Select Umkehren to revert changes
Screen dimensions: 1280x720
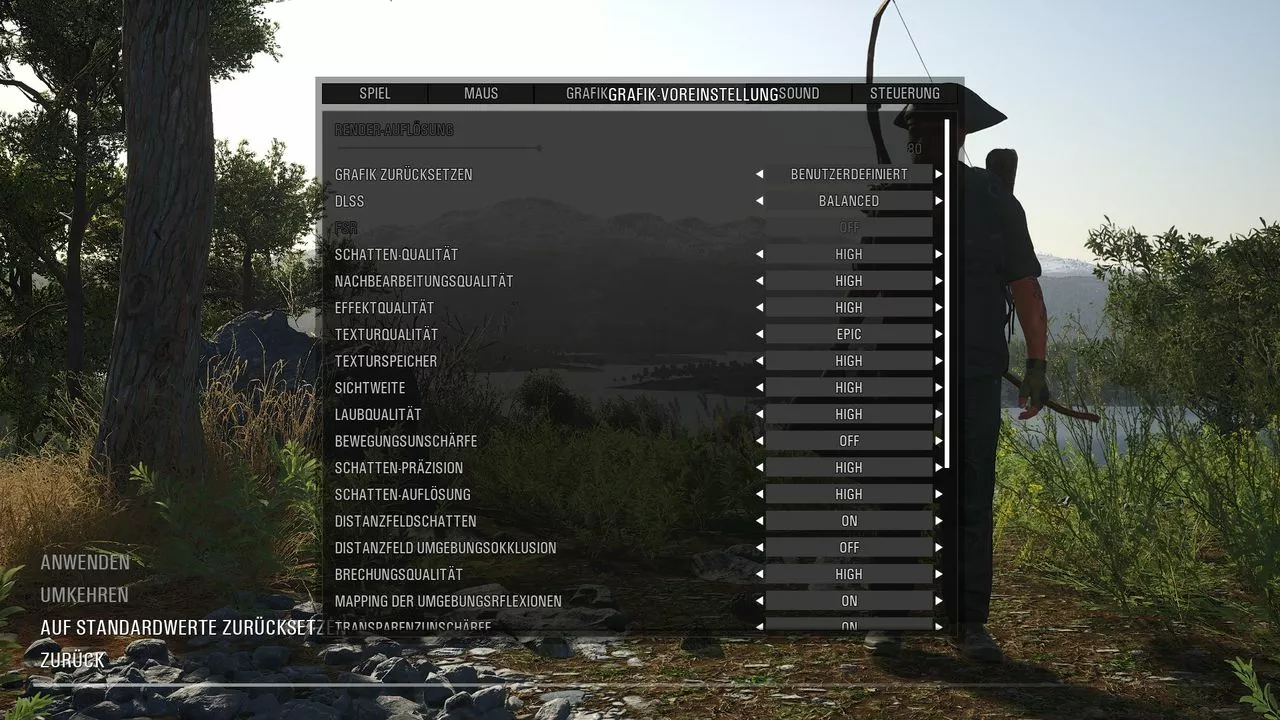(x=85, y=595)
